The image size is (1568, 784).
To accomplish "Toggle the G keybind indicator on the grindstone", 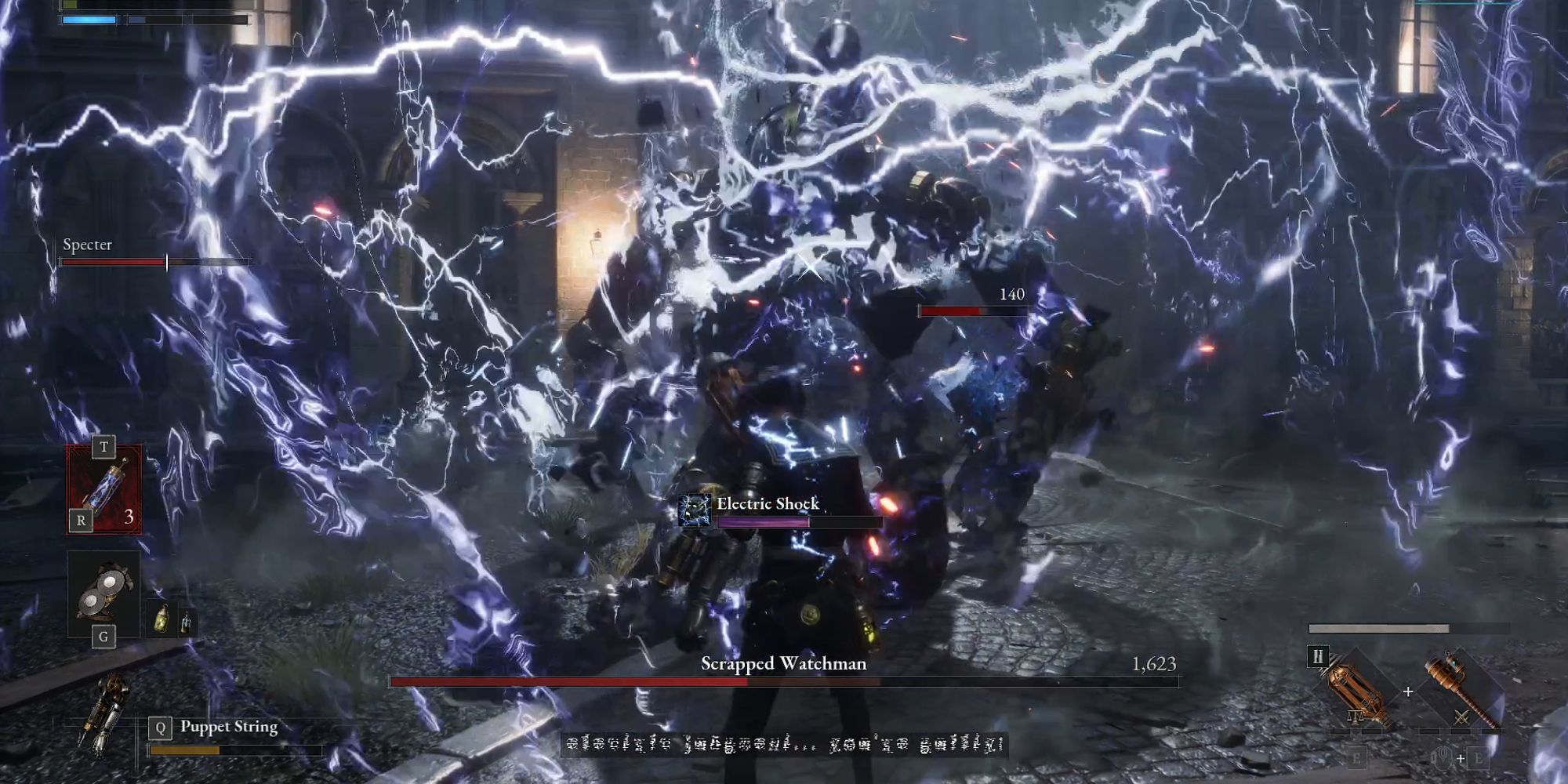I will pos(103,635).
